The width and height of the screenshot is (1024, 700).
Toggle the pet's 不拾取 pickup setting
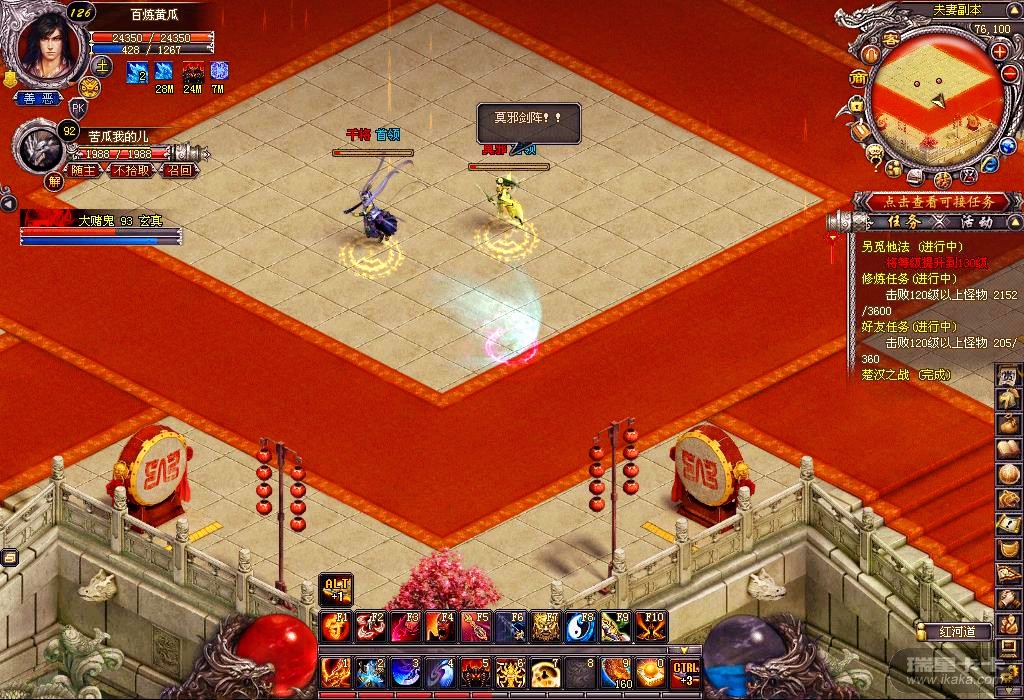tap(132, 170)
